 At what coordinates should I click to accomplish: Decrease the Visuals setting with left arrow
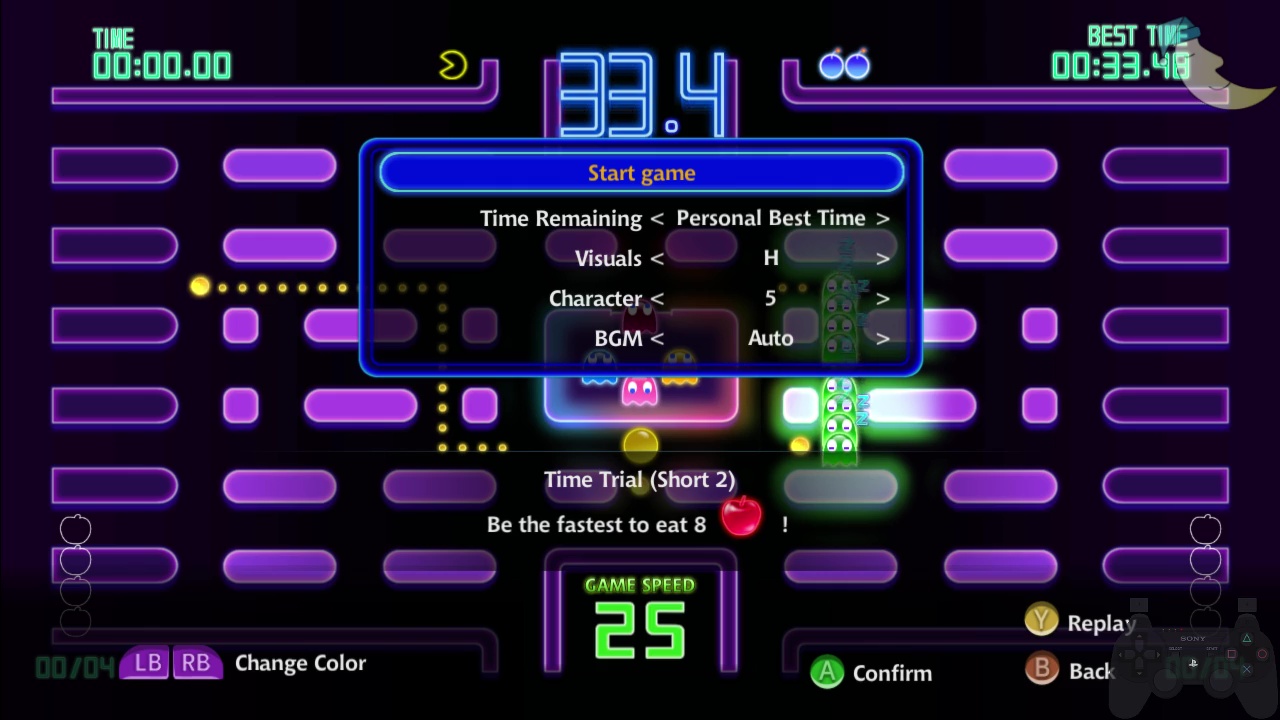657,259
